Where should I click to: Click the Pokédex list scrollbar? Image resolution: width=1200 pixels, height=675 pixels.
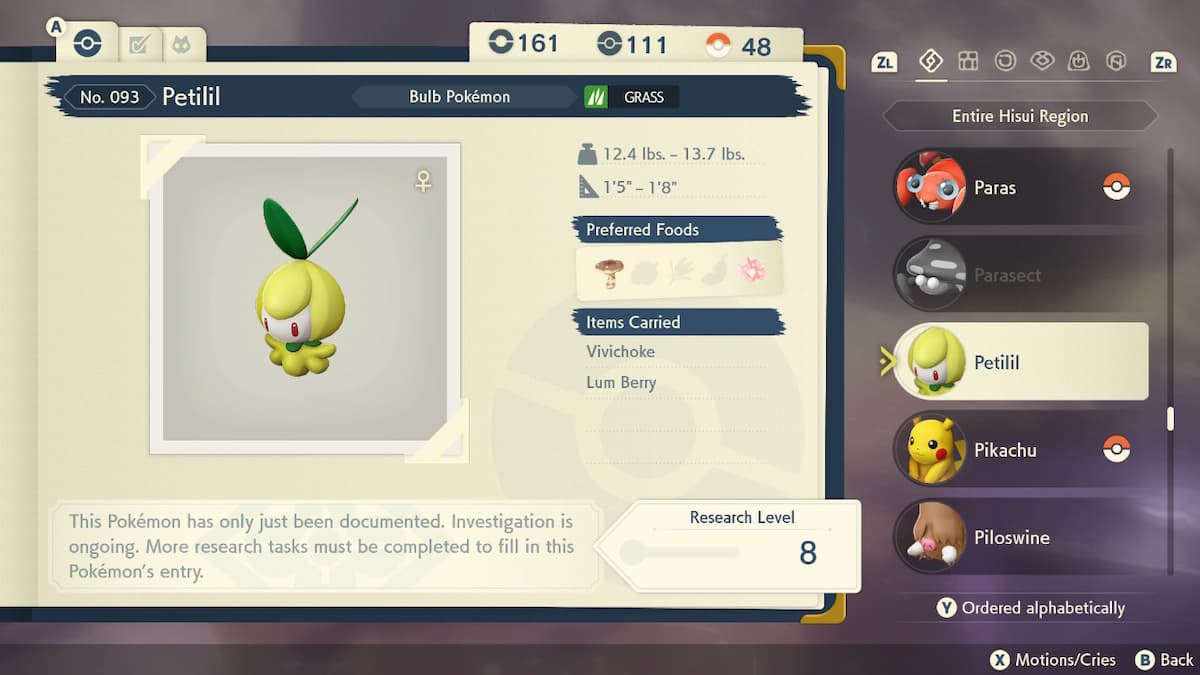(1170, 420)
